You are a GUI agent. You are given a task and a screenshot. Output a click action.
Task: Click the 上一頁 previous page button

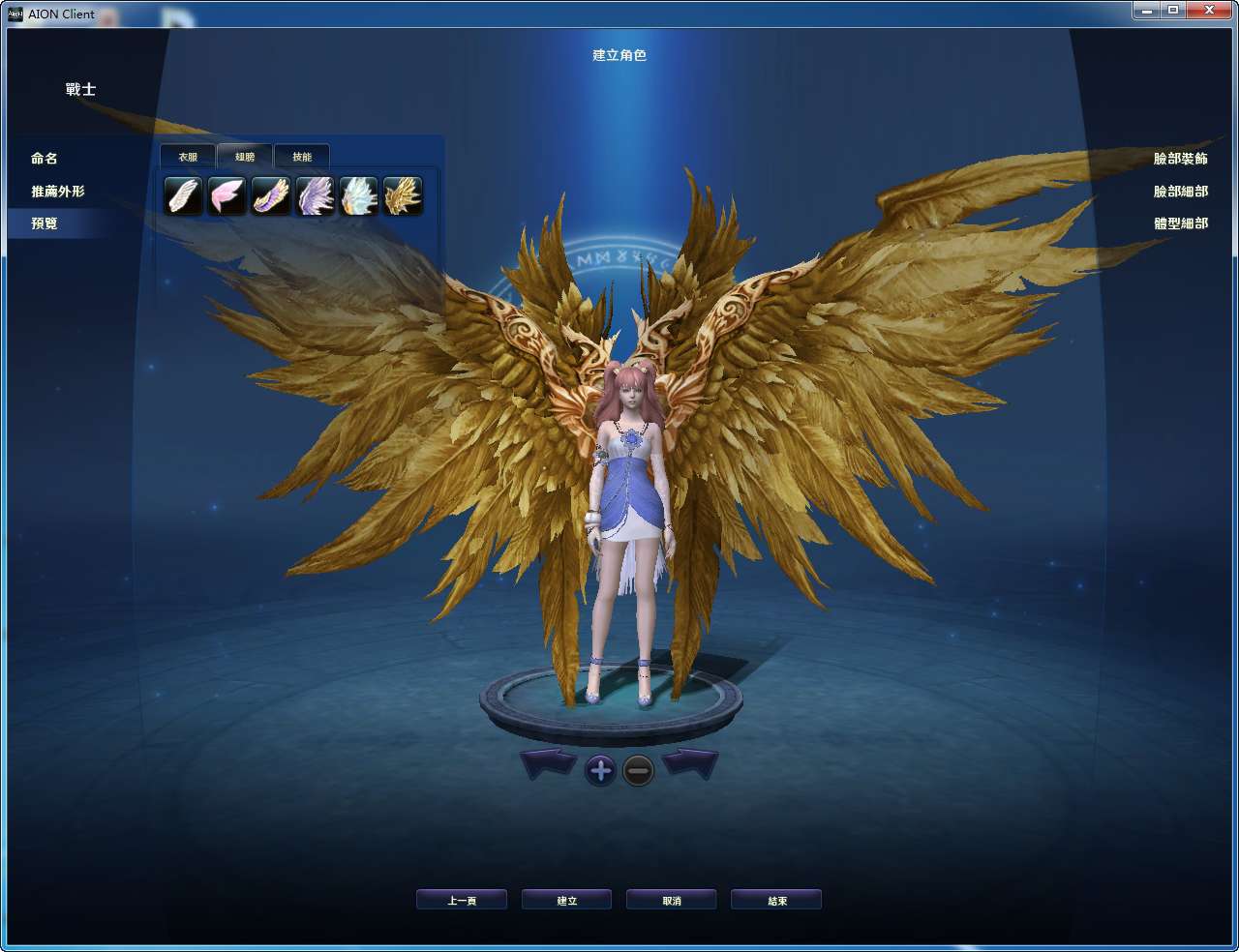tap(462, 899)
